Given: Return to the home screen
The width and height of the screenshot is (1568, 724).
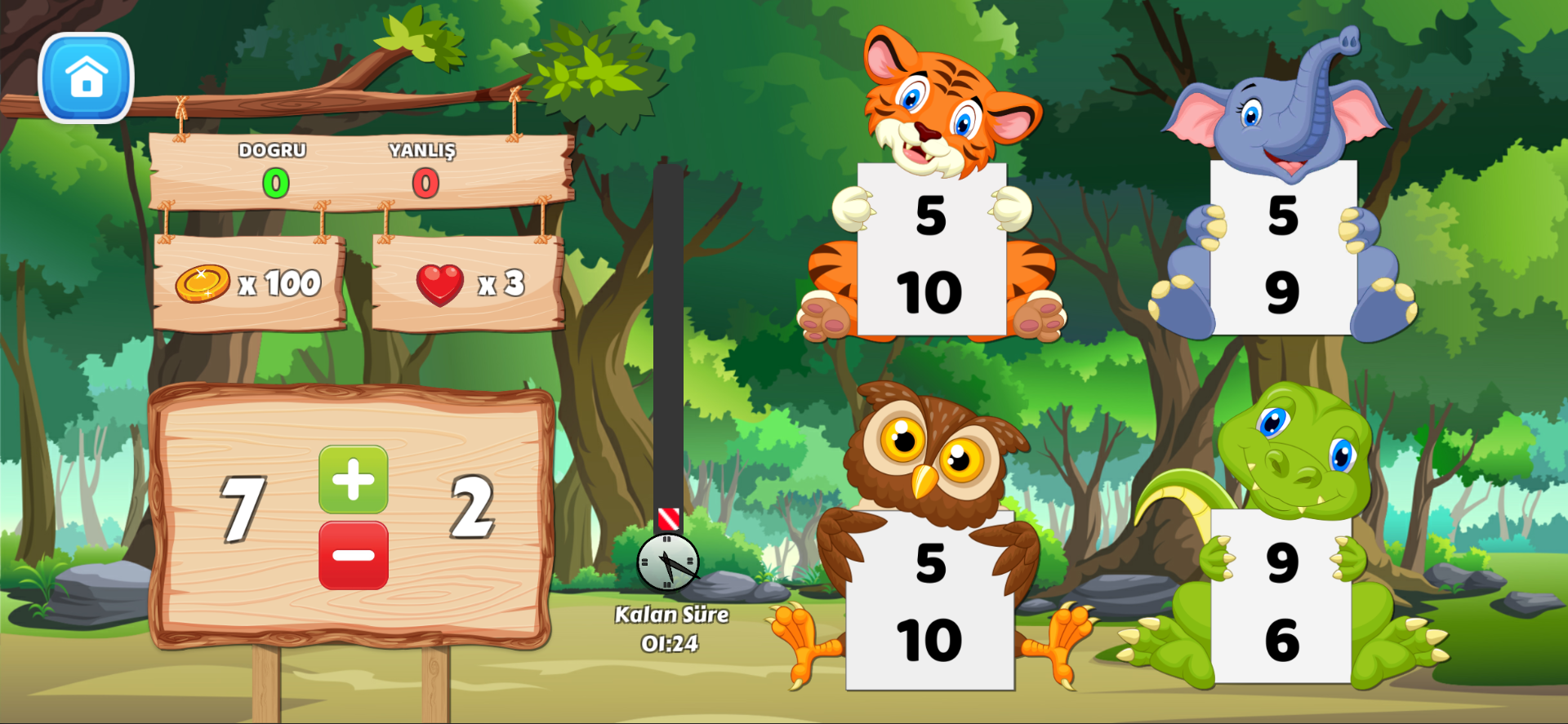Looking at the screenshot, I should [x=86, y=78].
